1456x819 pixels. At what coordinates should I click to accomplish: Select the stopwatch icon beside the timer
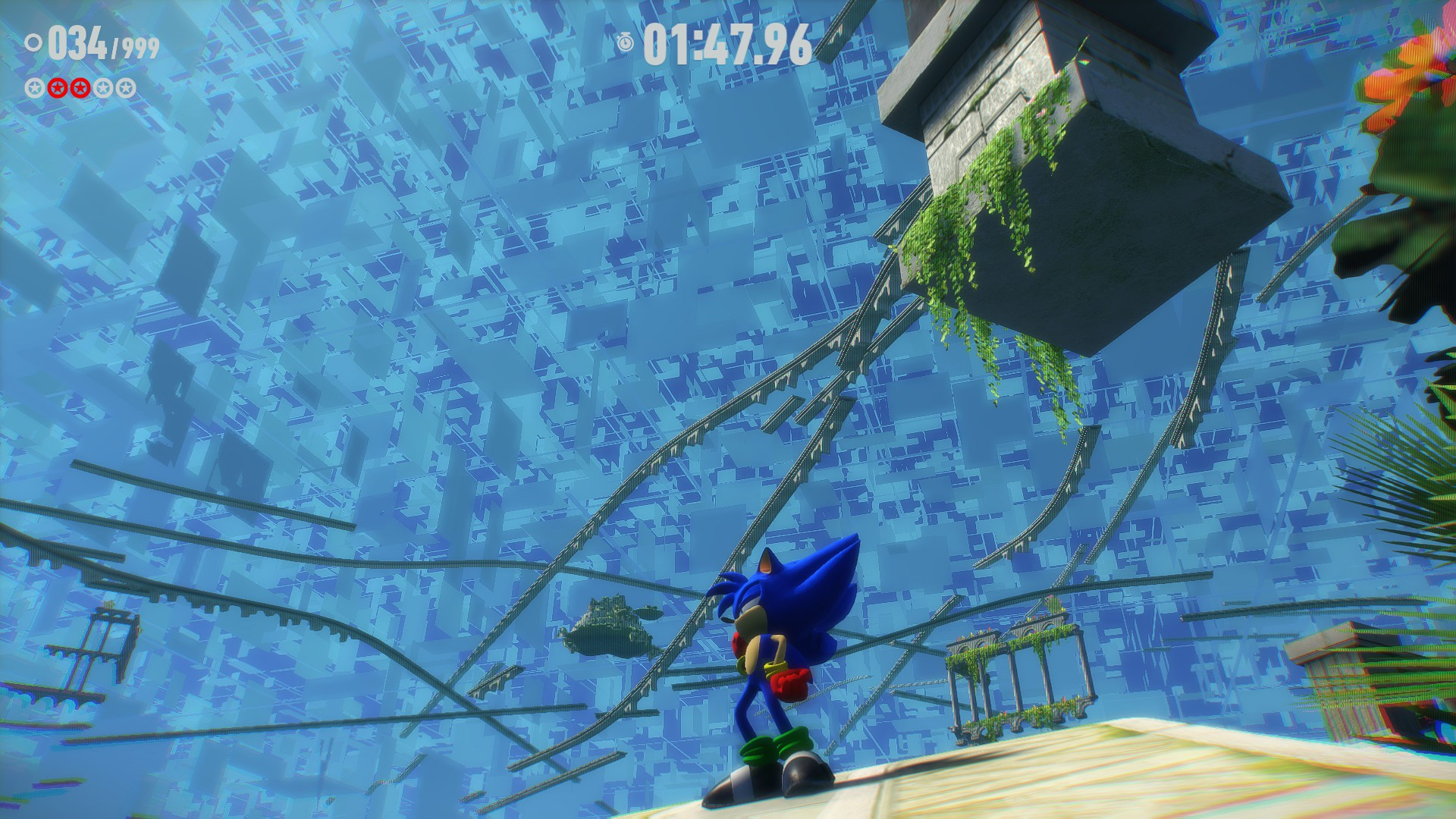tap(626, 44)
